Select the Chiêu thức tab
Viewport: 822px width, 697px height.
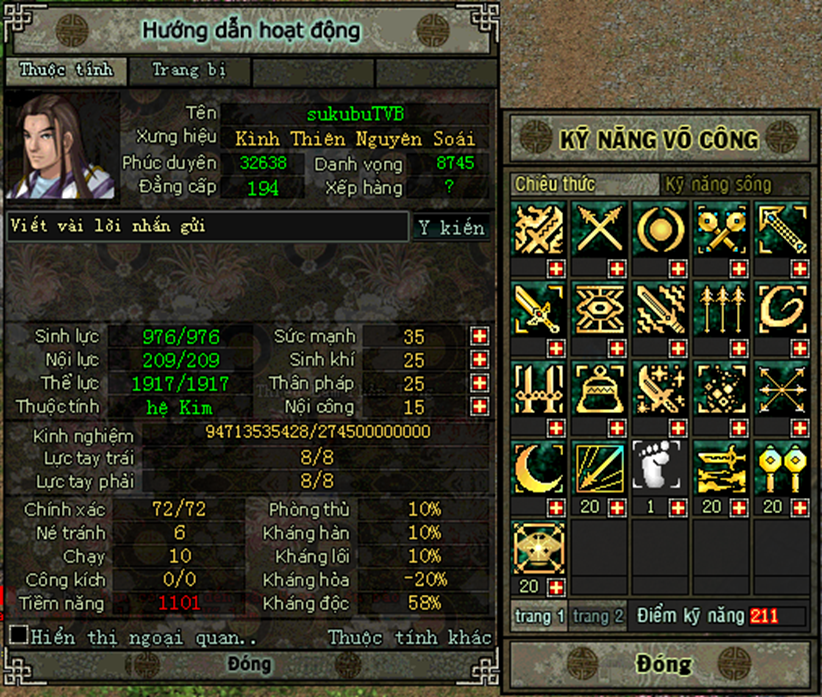555,184
